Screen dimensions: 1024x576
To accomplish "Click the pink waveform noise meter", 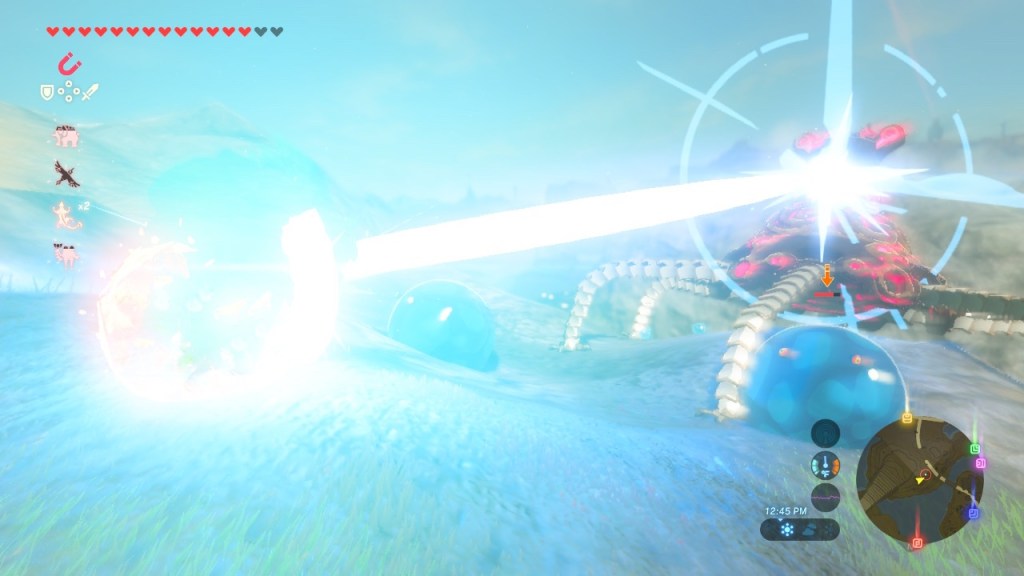I will (825, 495).
